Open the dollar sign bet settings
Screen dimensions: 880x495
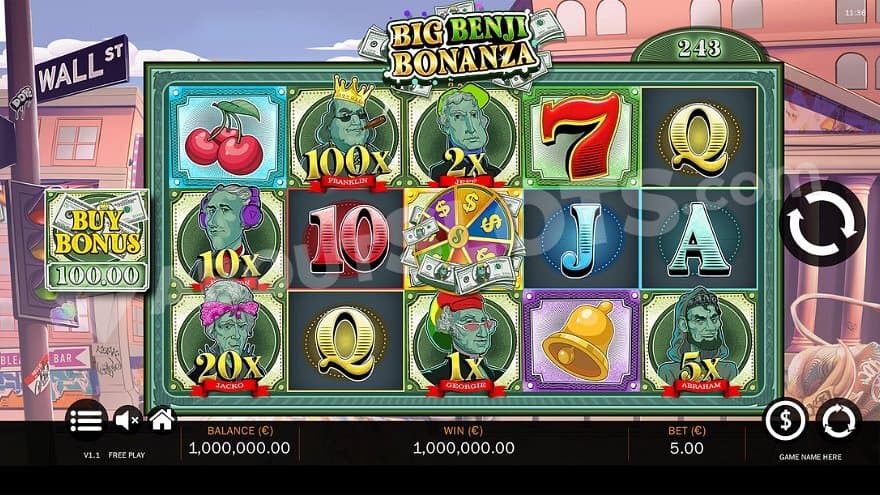(x=785, y=421)
